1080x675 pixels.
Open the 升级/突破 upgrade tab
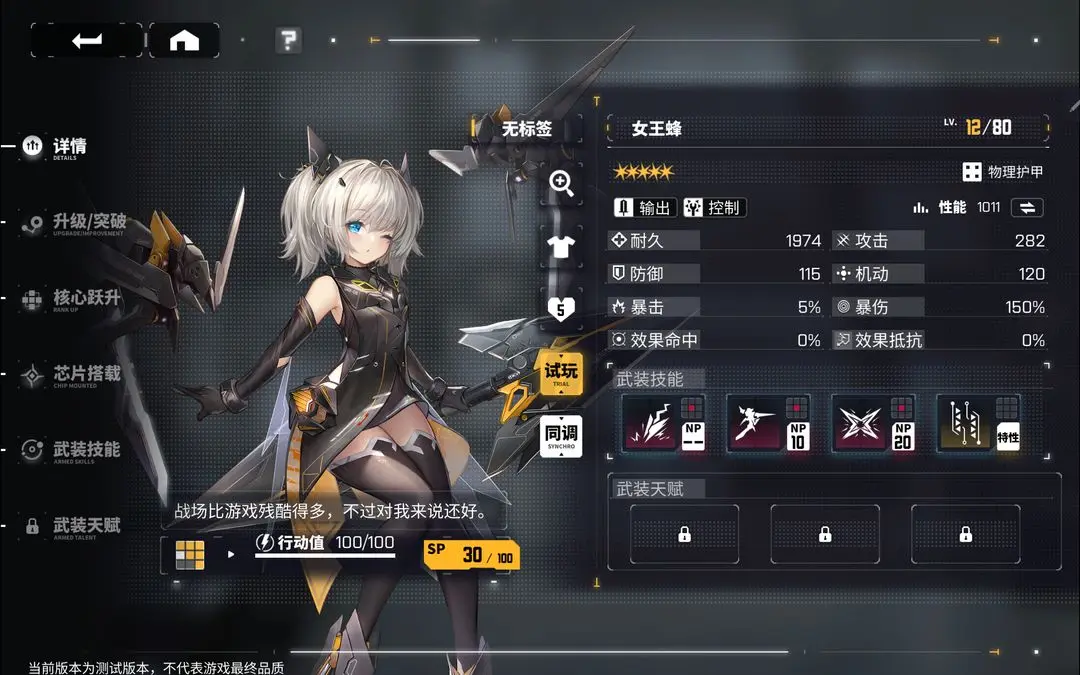coord(88,222)
